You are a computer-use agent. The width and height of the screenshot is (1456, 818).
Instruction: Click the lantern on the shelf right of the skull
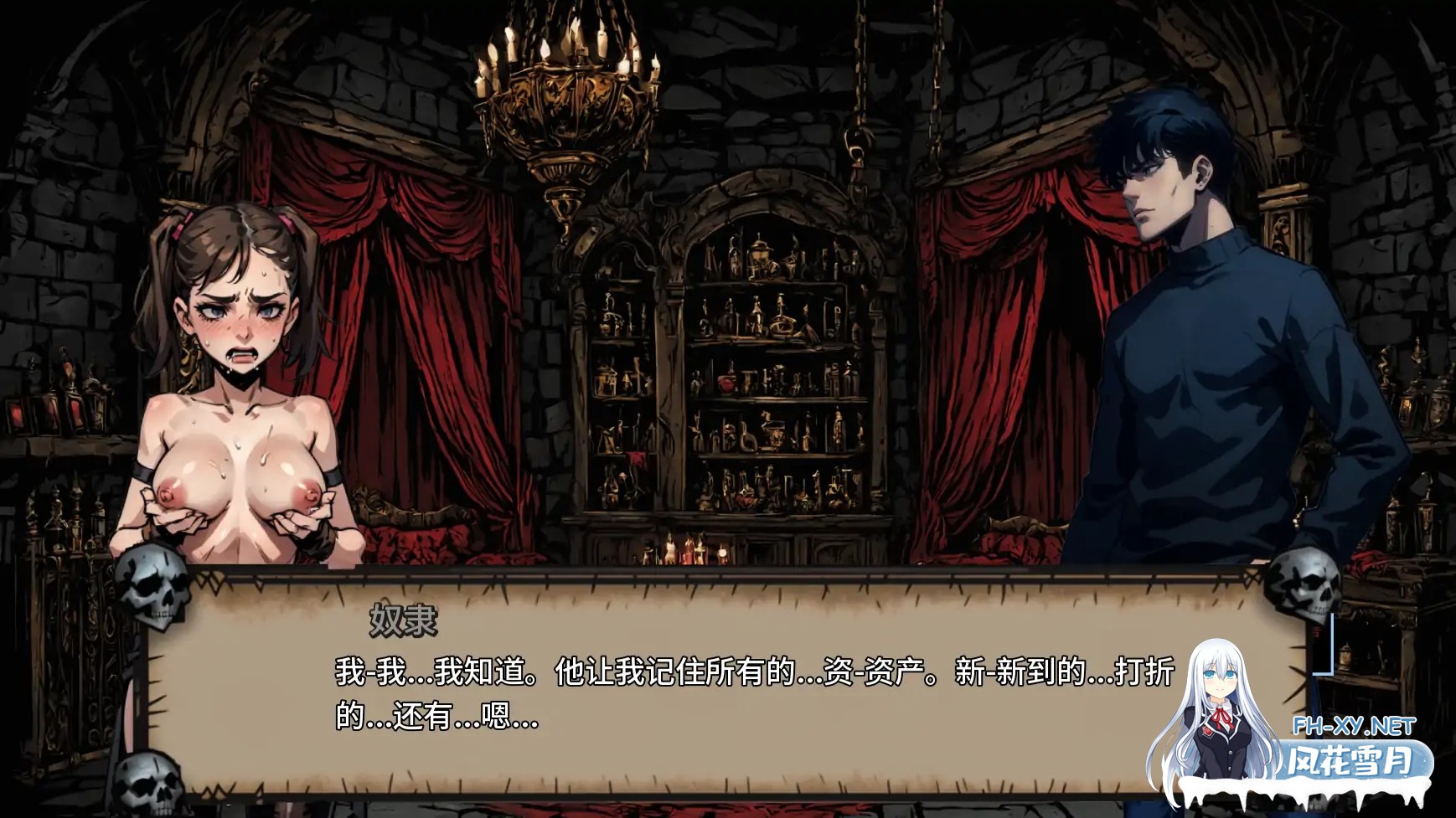click(x=1346, y=655)
